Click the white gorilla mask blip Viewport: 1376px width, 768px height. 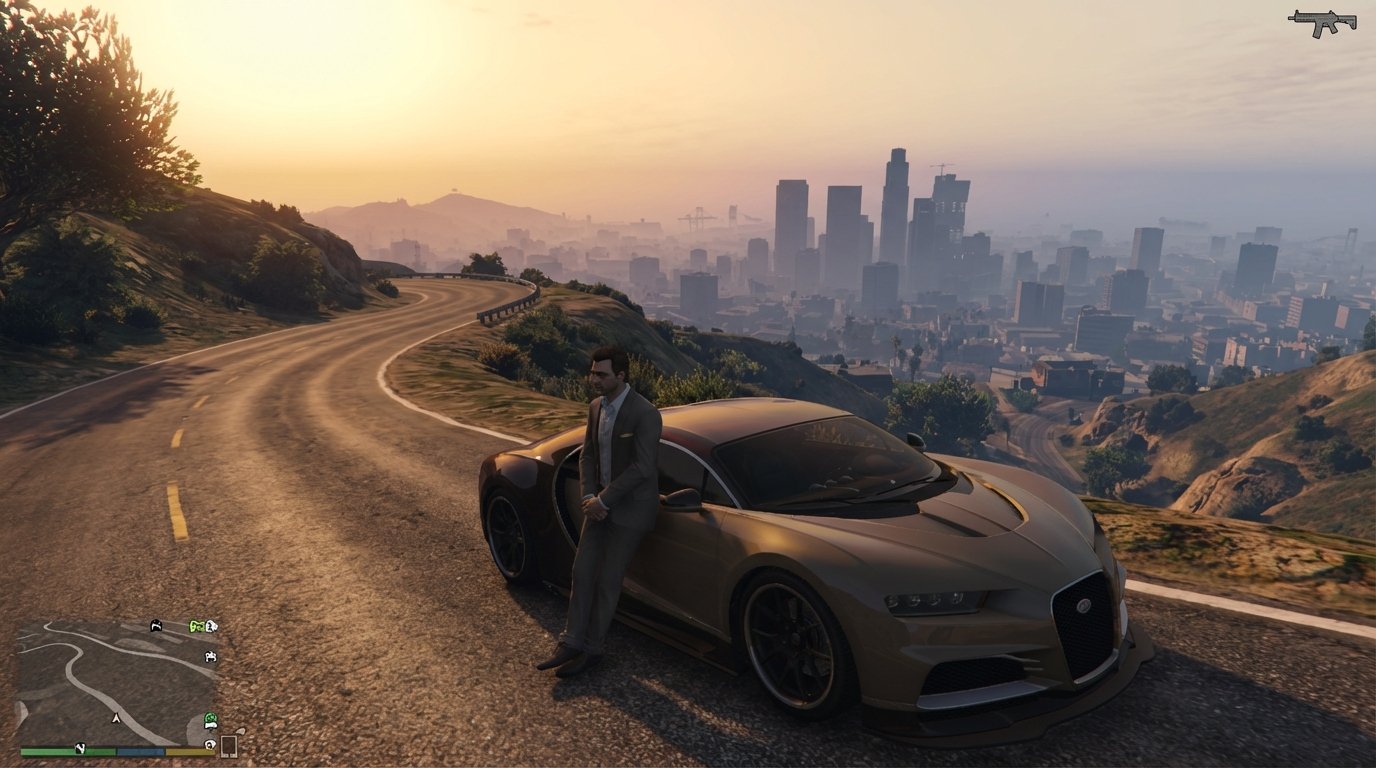click(212, 626)
